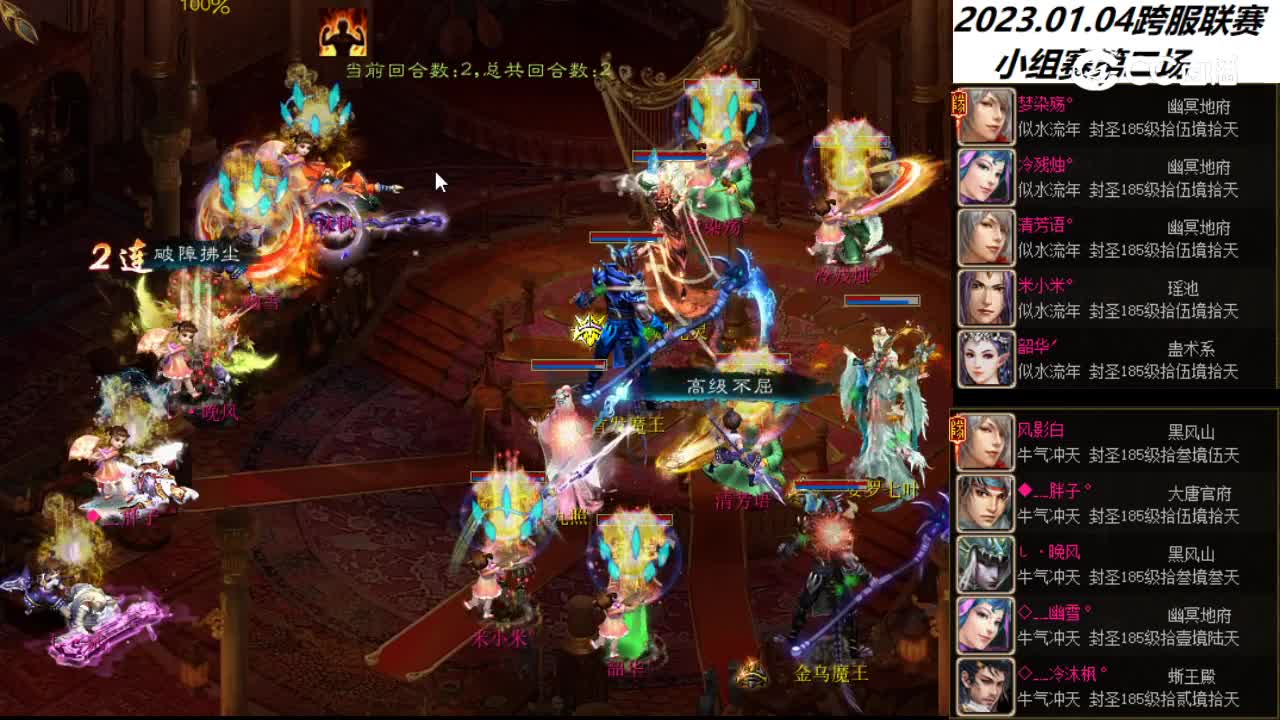Screen dimensions: 1280x720
Task: Select 梦染殇's portrait in the roster
Action: [x=985, y=115]
